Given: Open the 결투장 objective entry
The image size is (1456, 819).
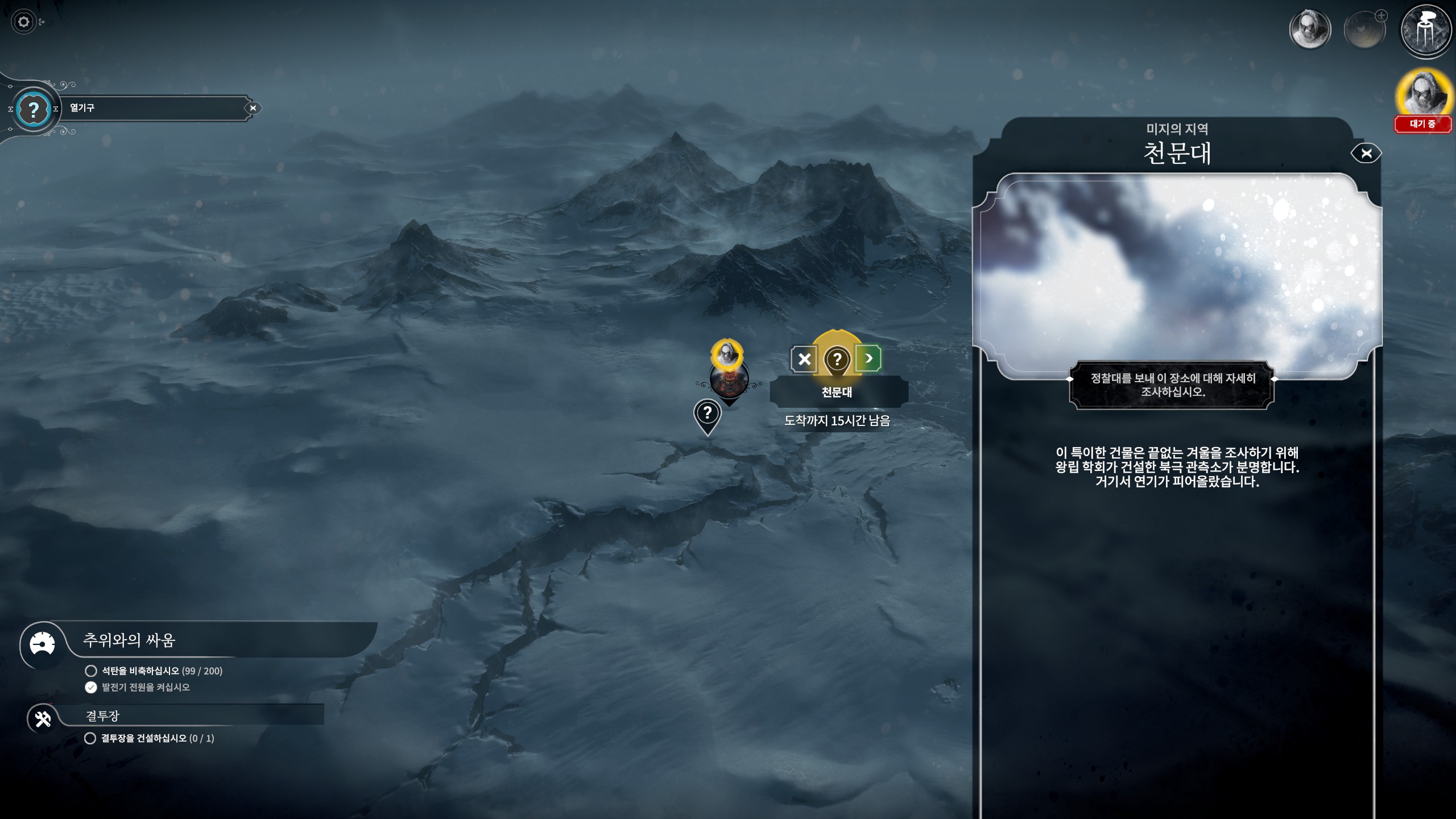Looking at the screenshot, I should click(x=43, y=718).
